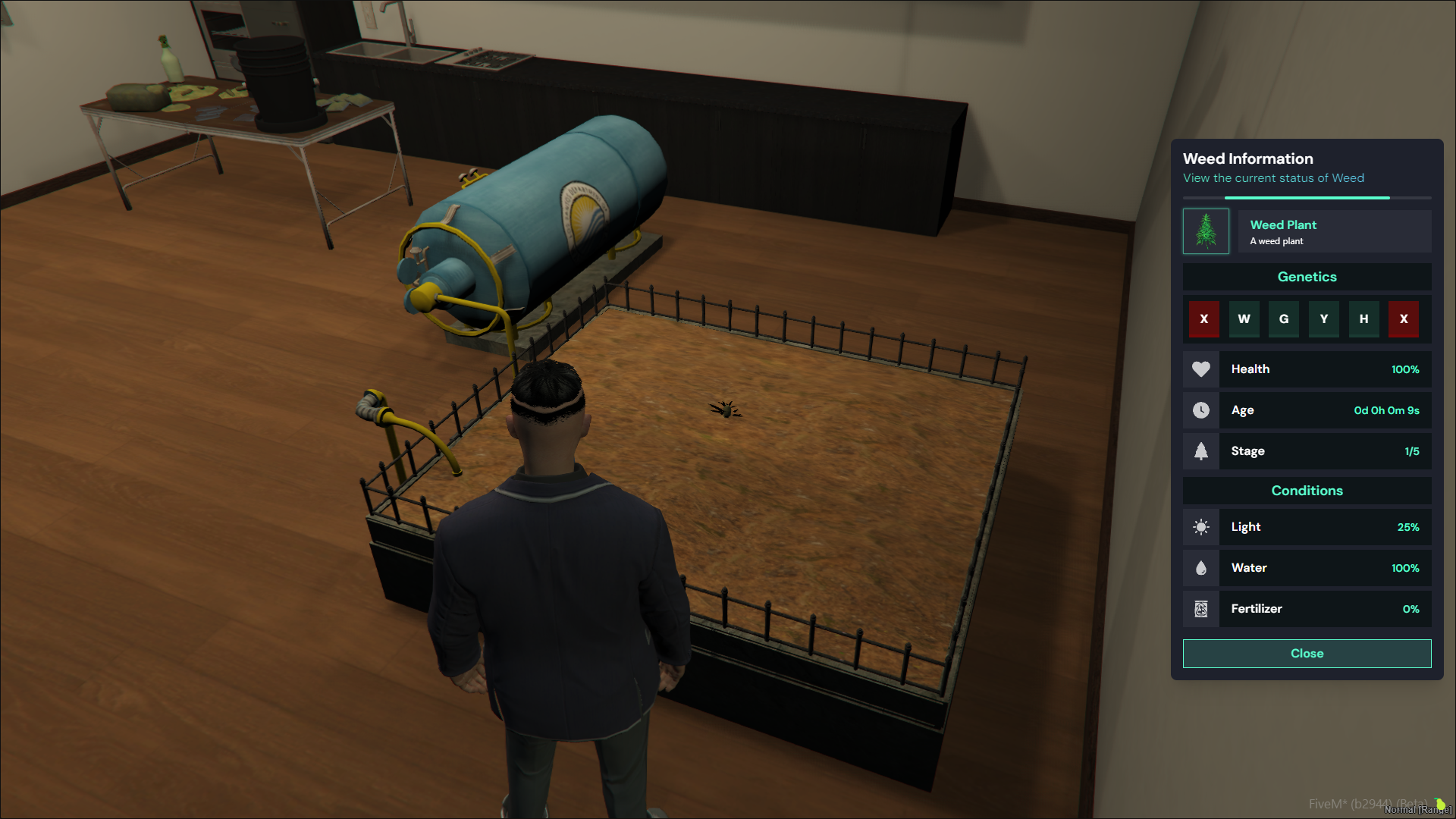Select the water droplet icon

(x=1200, y=567)
